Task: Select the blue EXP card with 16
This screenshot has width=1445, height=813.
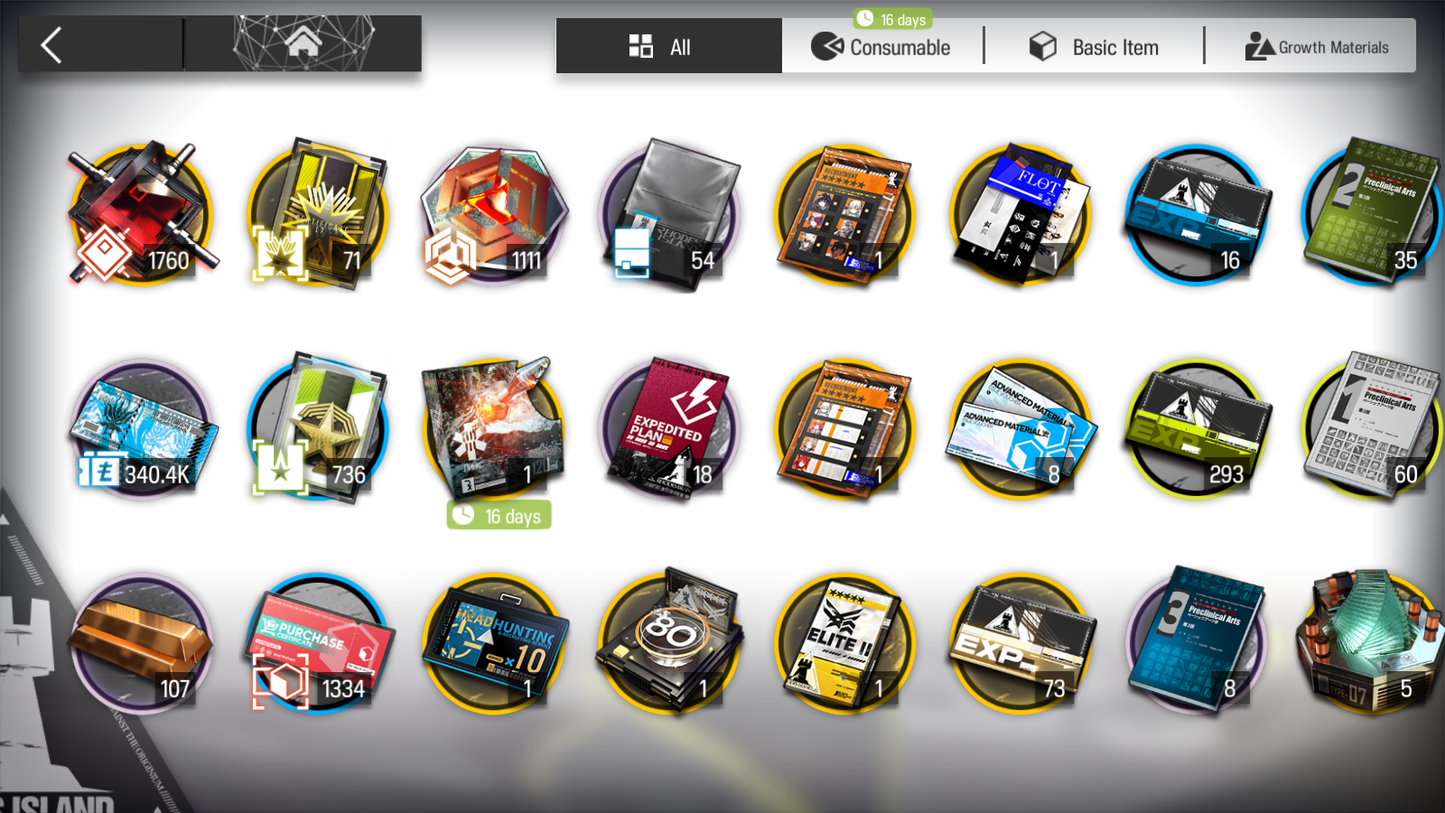Action: coord(1196,215)
